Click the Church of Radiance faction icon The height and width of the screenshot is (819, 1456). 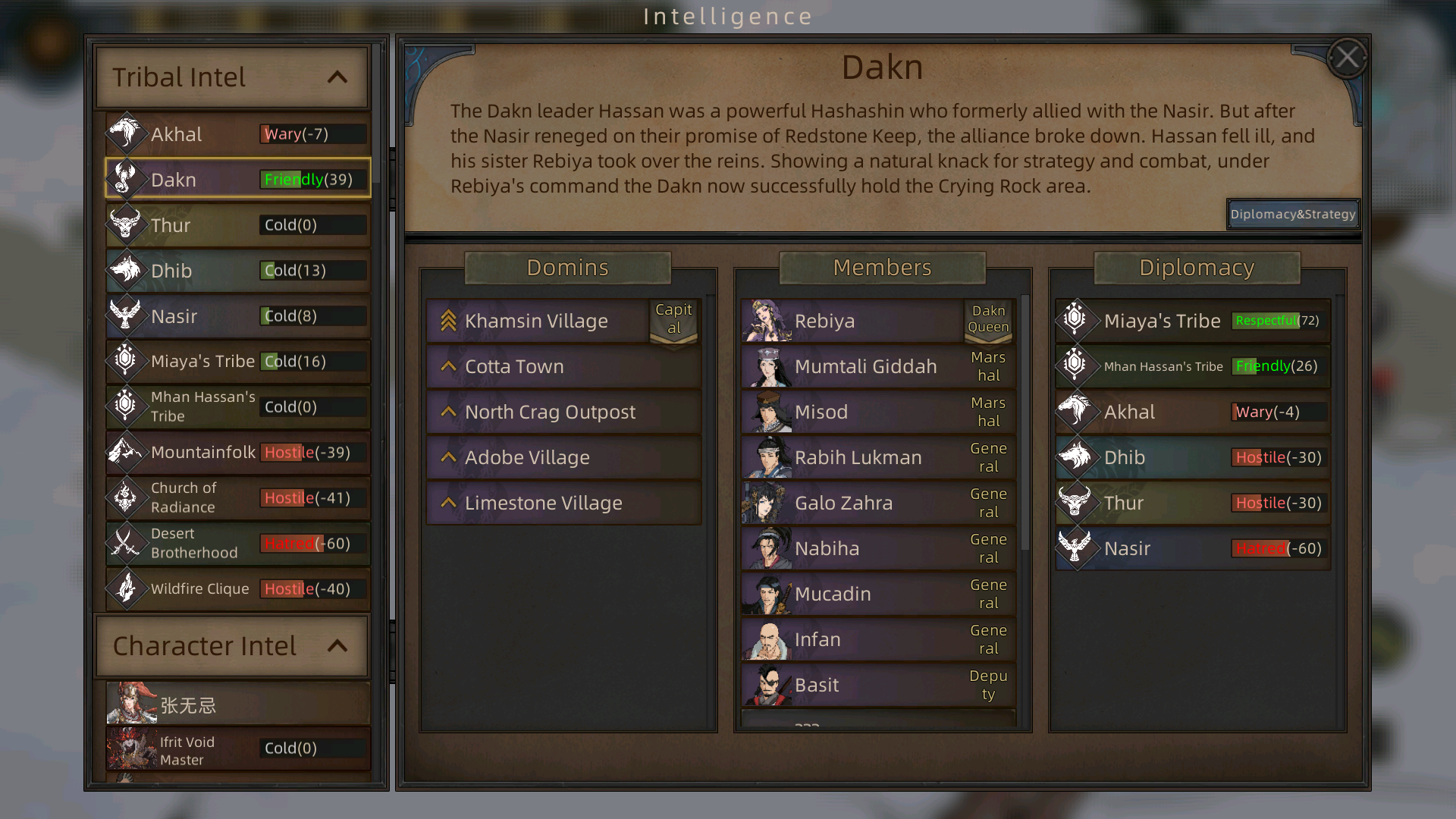[x=127, y=497]
